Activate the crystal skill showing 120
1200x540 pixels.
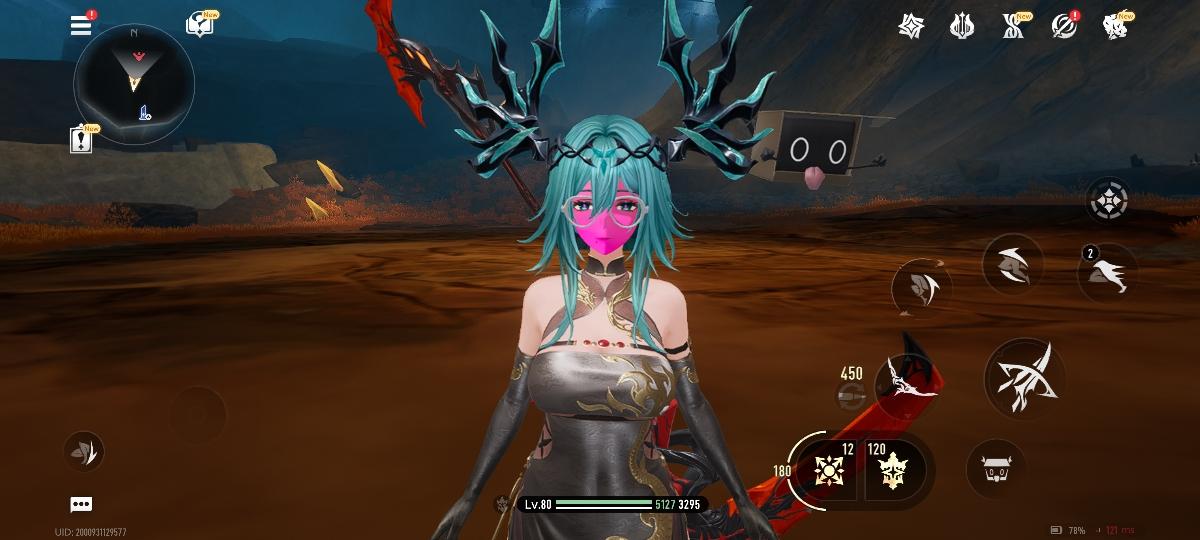point(893,468)
